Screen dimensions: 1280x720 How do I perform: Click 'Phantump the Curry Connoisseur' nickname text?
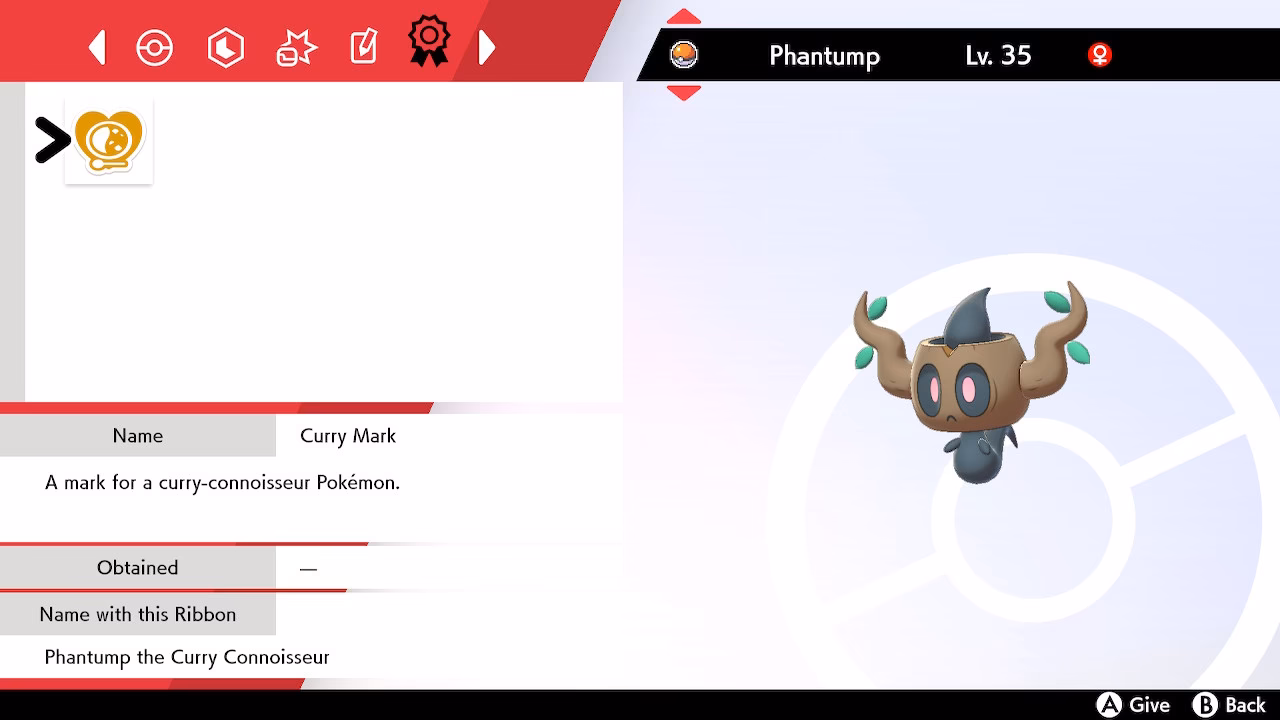click(x=186, y=657)
